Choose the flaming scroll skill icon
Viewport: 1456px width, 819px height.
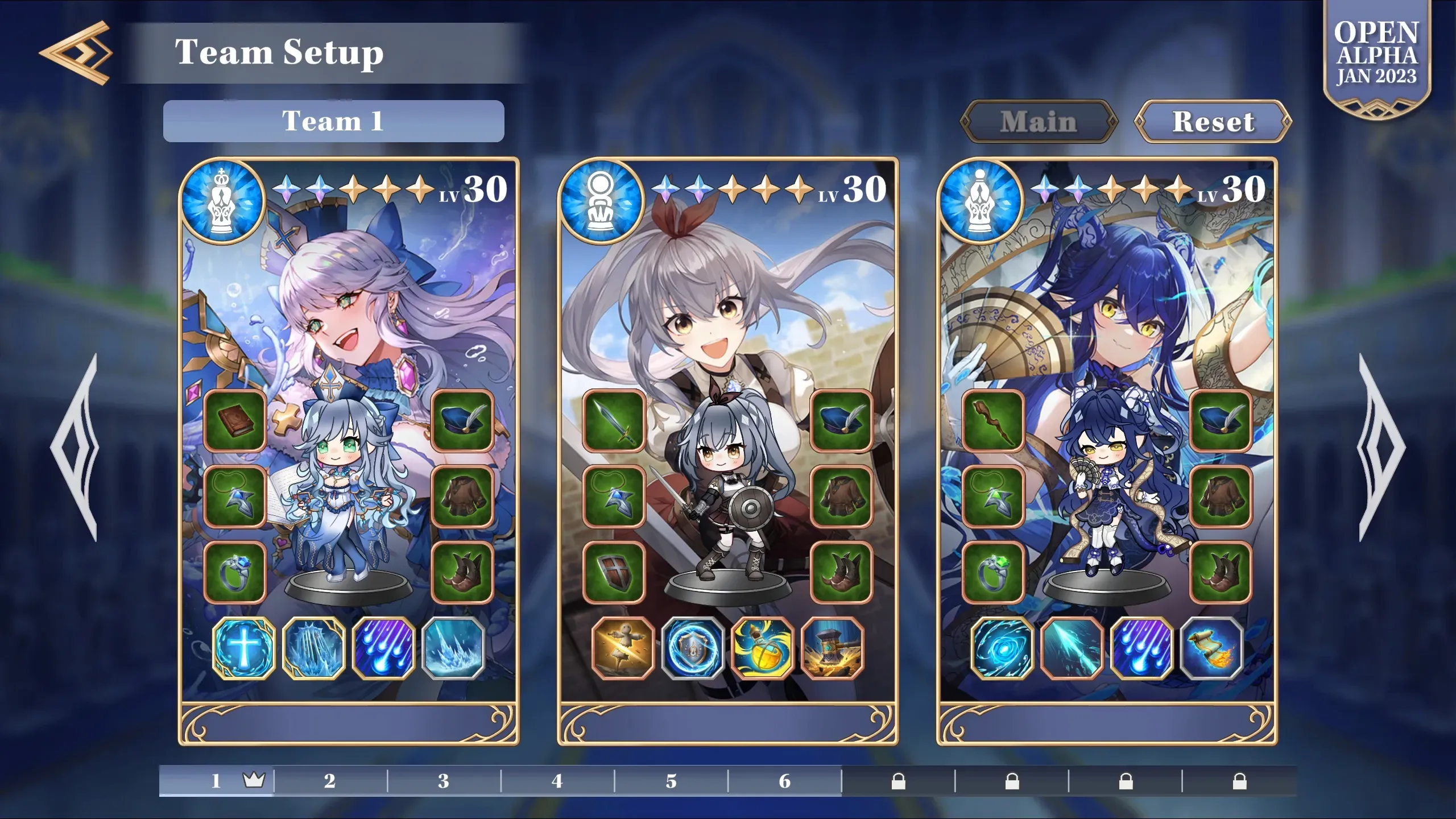click(x=1211, y=648)
